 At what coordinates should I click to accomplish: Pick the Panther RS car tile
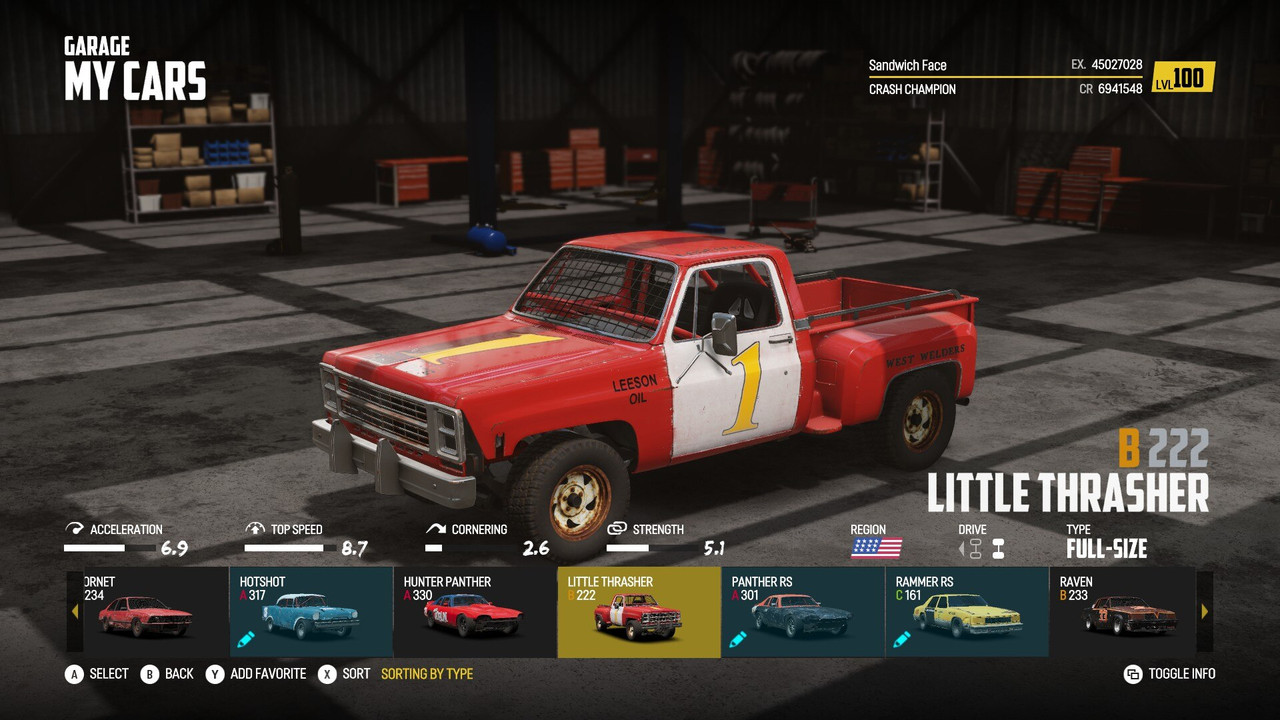tap(803, 612)
